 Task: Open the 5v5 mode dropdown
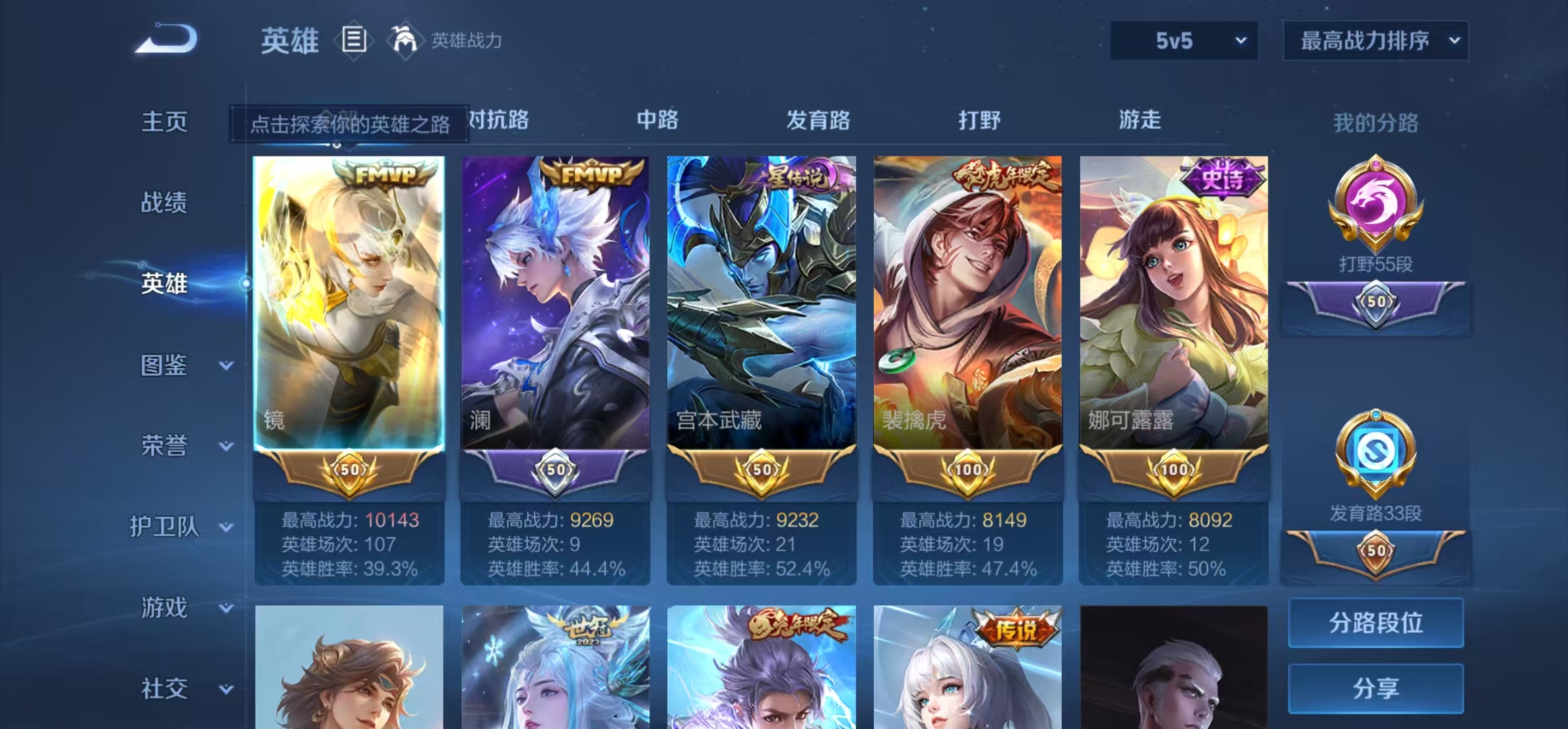point(1185,41)
